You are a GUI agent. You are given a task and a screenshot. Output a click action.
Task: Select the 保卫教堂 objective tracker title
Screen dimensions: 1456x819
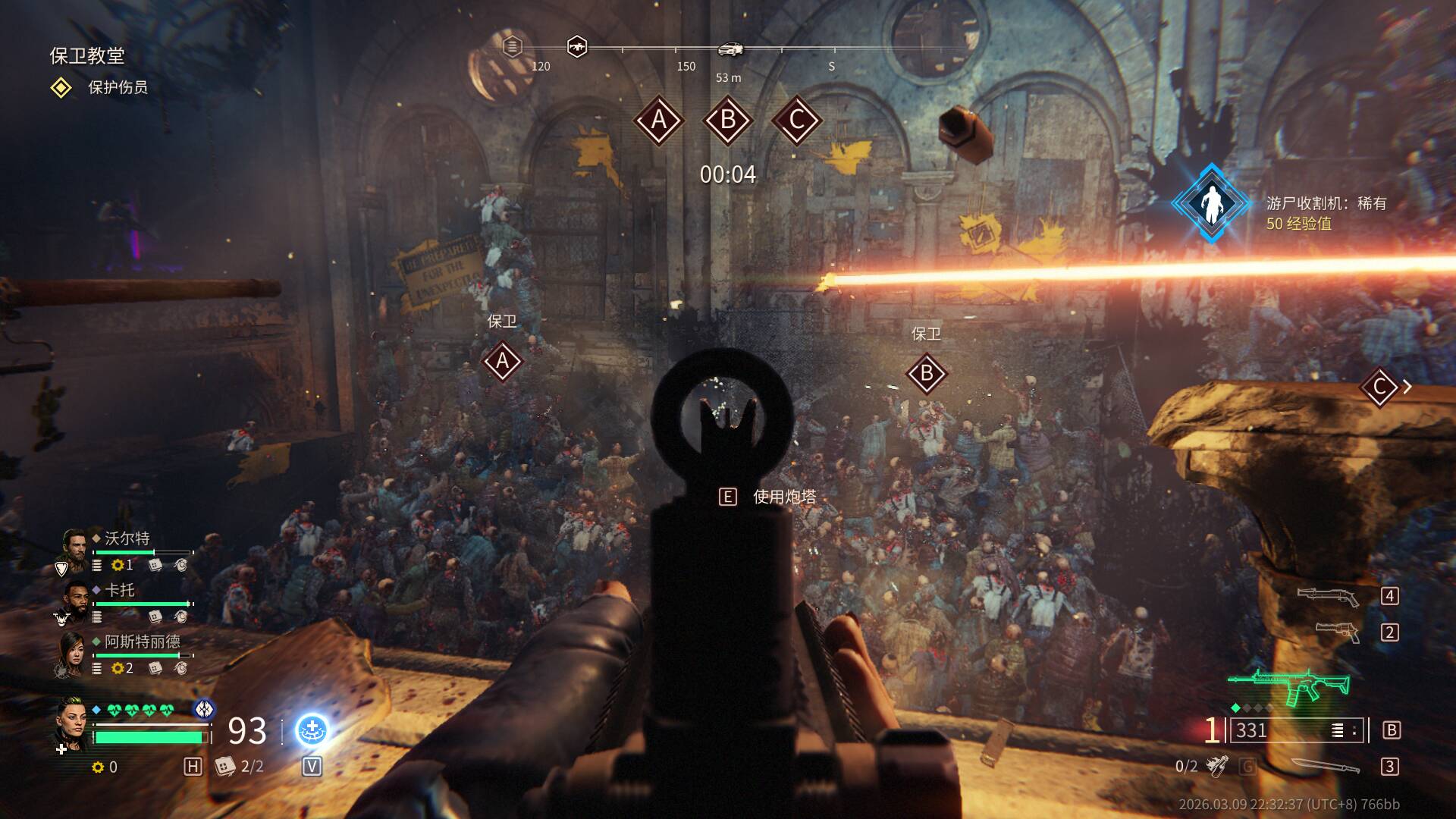pyautogui.click(x=87, y=55)
